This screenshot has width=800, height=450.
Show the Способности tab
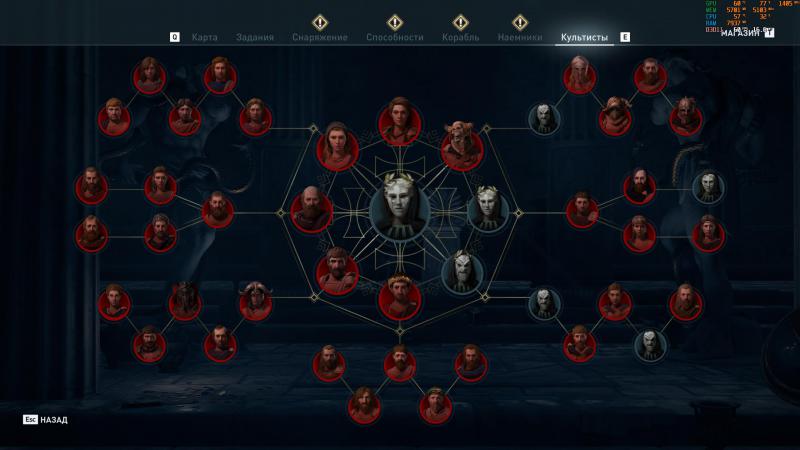coord(395,37)
